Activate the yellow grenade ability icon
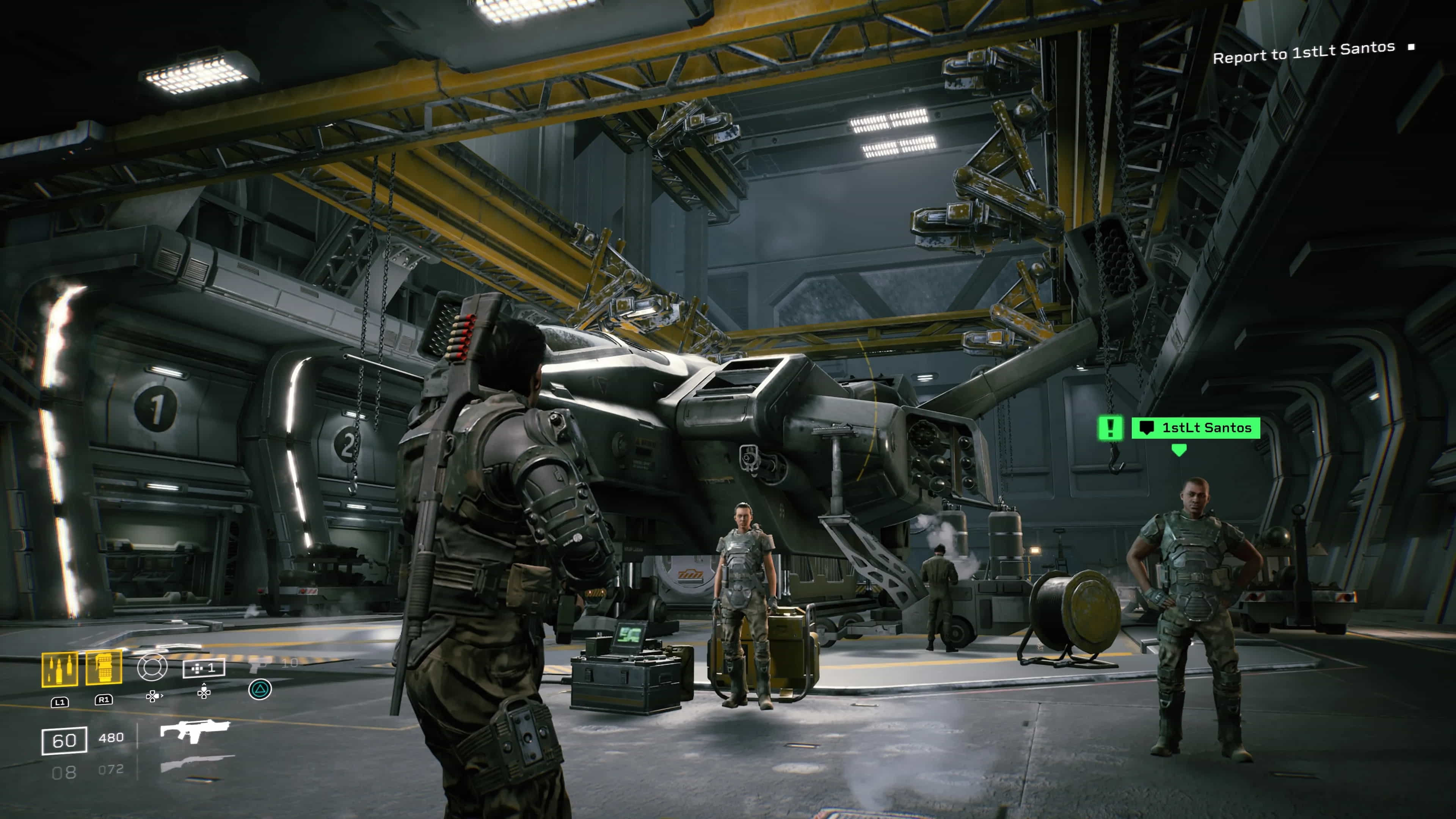Viewport: 1456px width, 819px height. 104,667
